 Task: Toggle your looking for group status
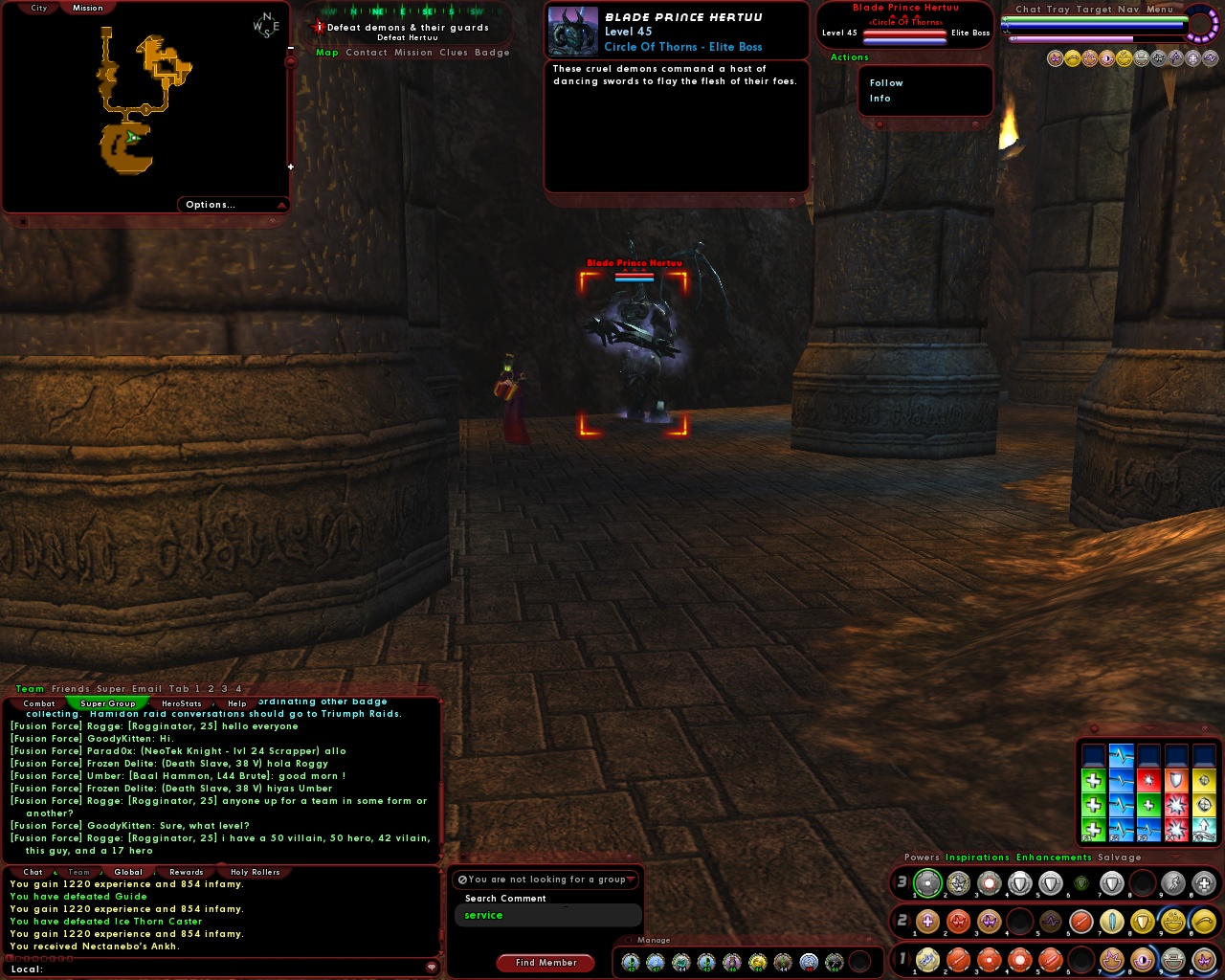(x=463, y=880)
